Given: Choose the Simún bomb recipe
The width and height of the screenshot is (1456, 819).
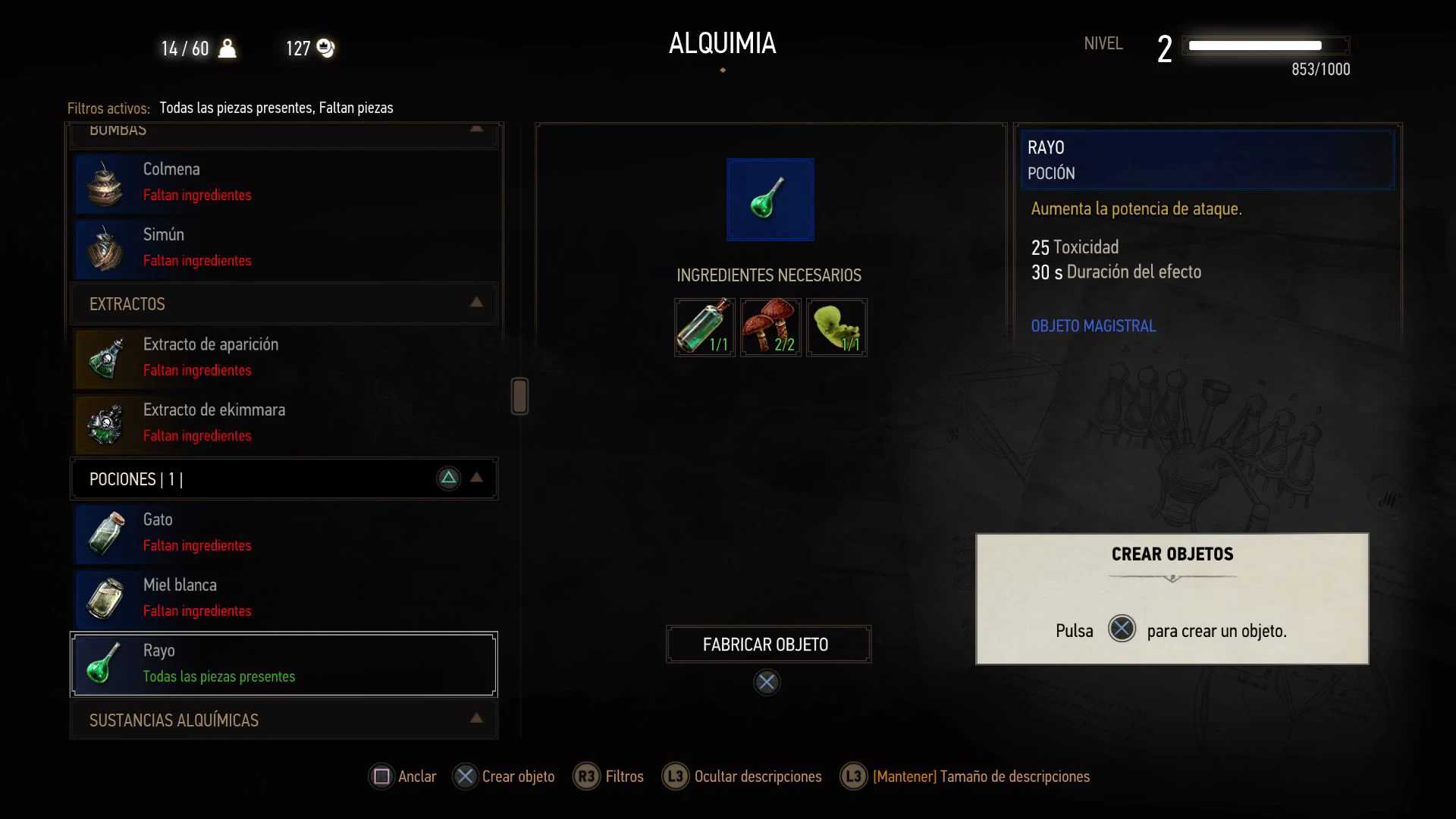Looking at the screenshot, I should pos(285,248).
